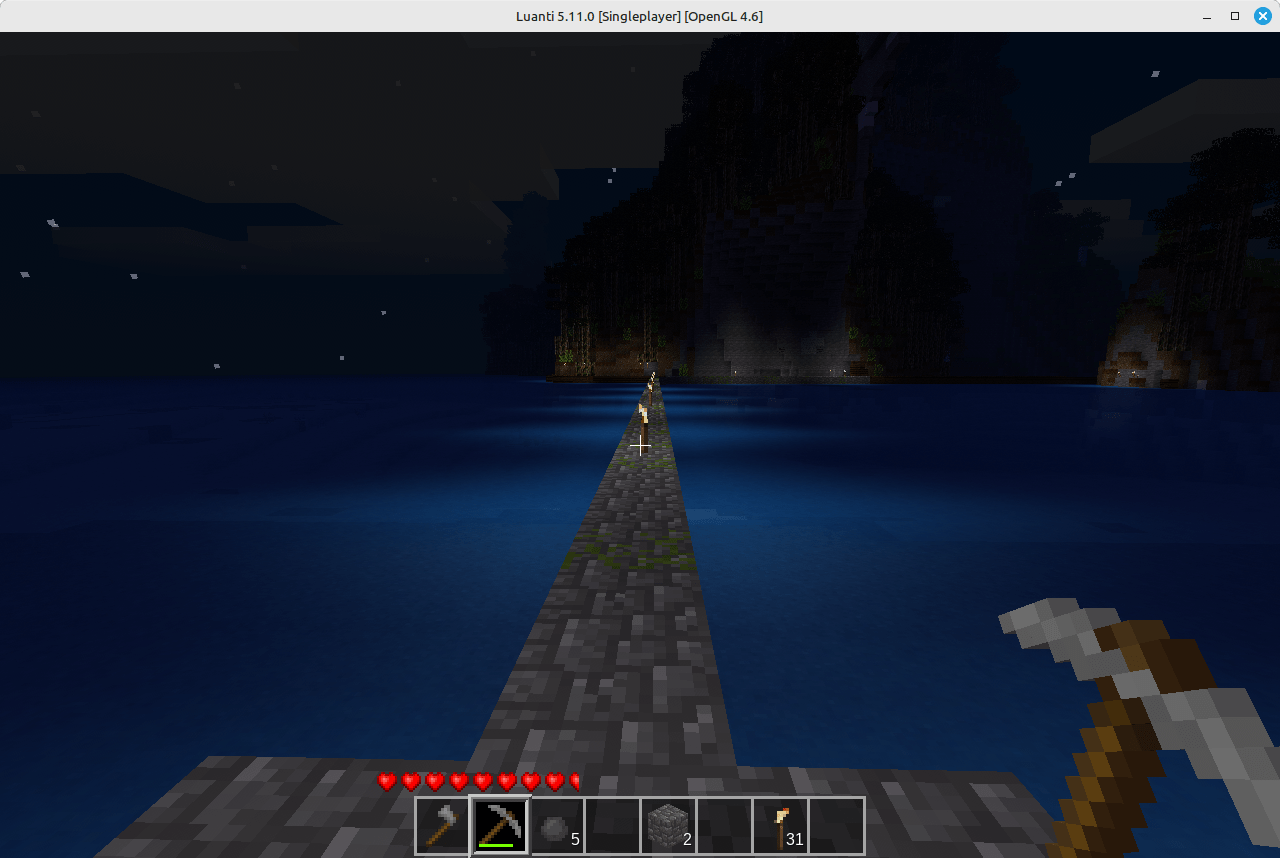Click the middle heart of the health row

click(482, 782)
